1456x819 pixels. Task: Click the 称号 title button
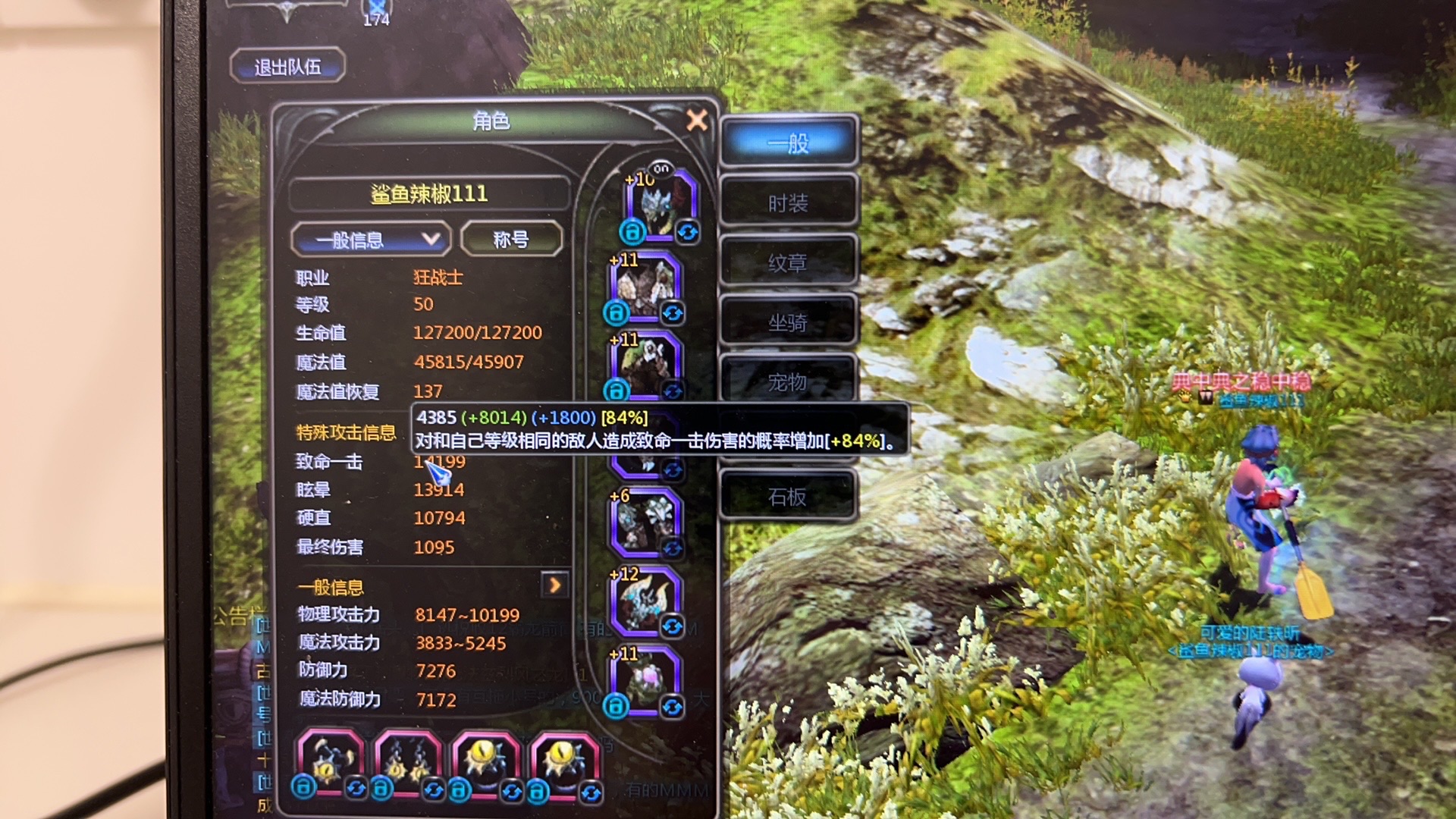pyautogui.click(x=511, y=240)
